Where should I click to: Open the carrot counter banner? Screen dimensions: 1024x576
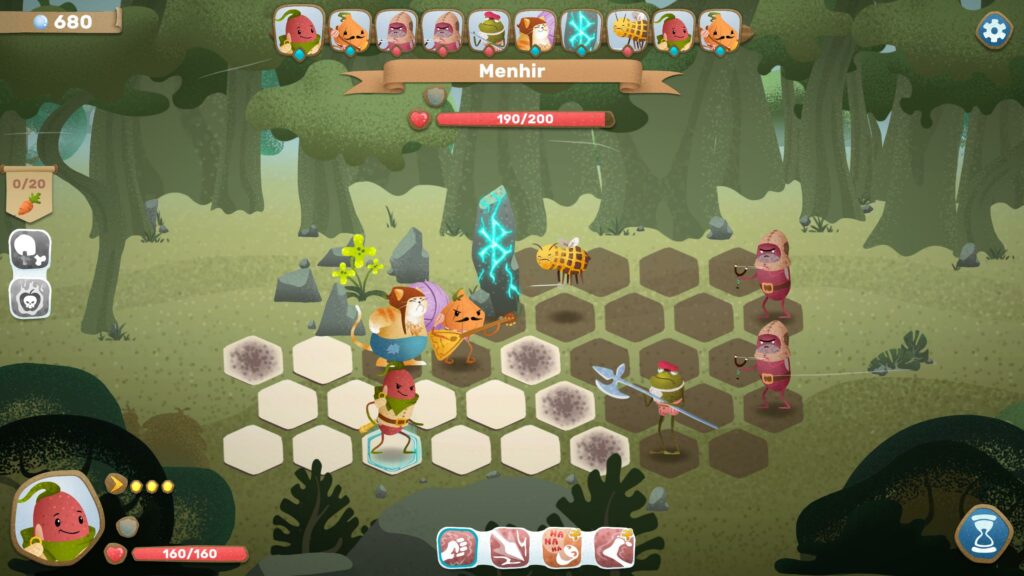[x=30, y=193]
